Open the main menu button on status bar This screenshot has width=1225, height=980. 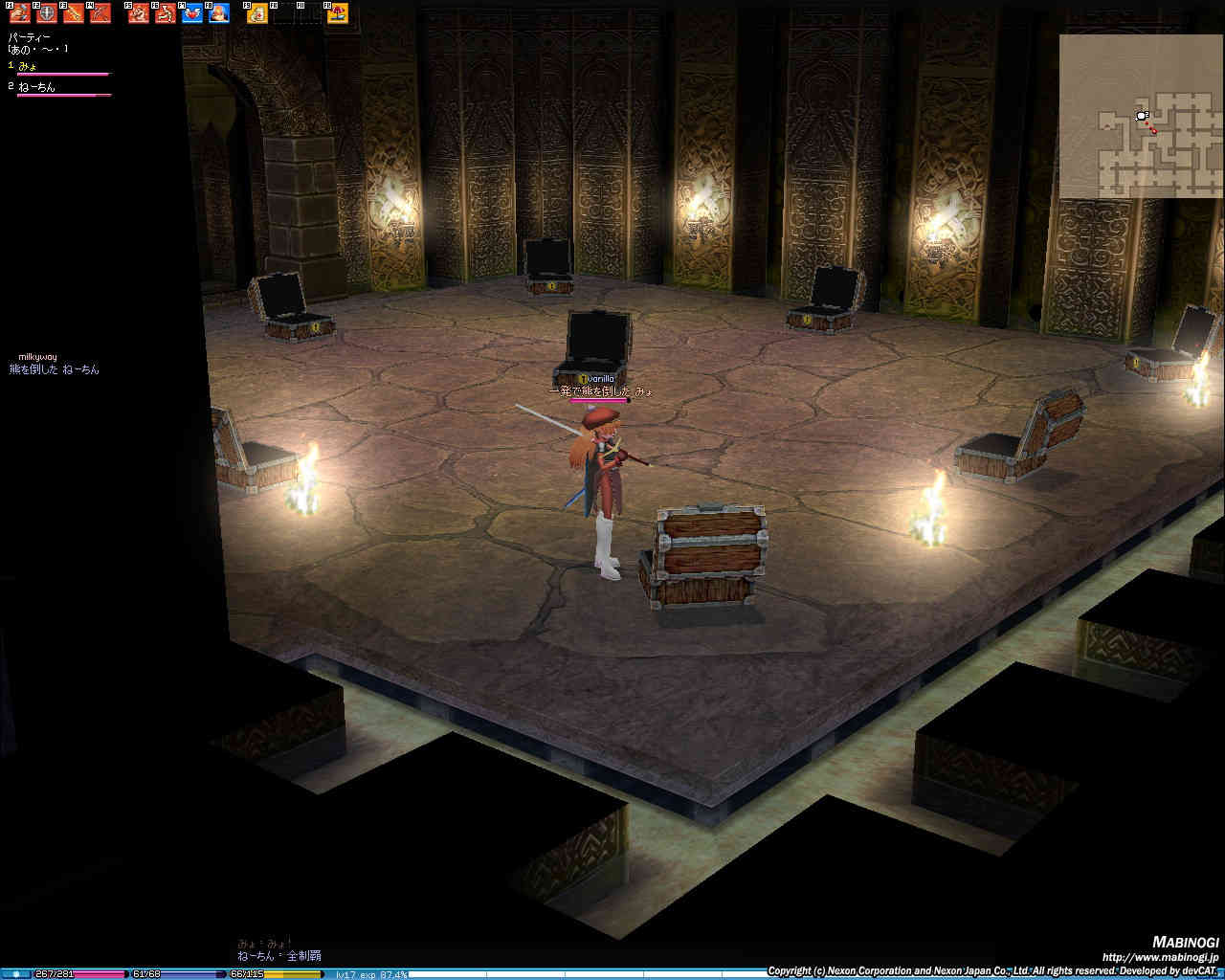click(x=15, y=974)
